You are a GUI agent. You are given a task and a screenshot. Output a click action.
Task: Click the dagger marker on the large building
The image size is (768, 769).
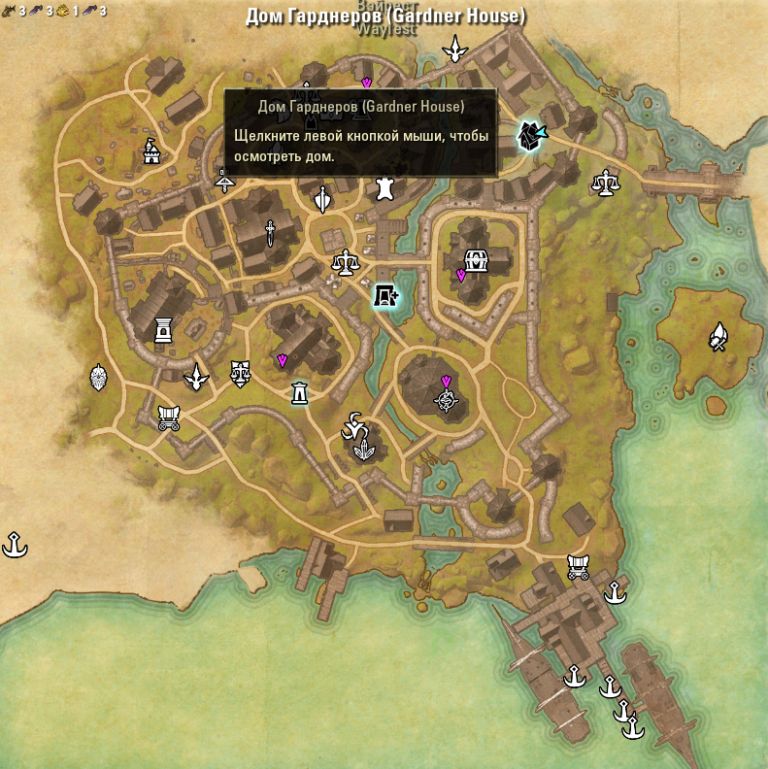click(x=270, y=232)
